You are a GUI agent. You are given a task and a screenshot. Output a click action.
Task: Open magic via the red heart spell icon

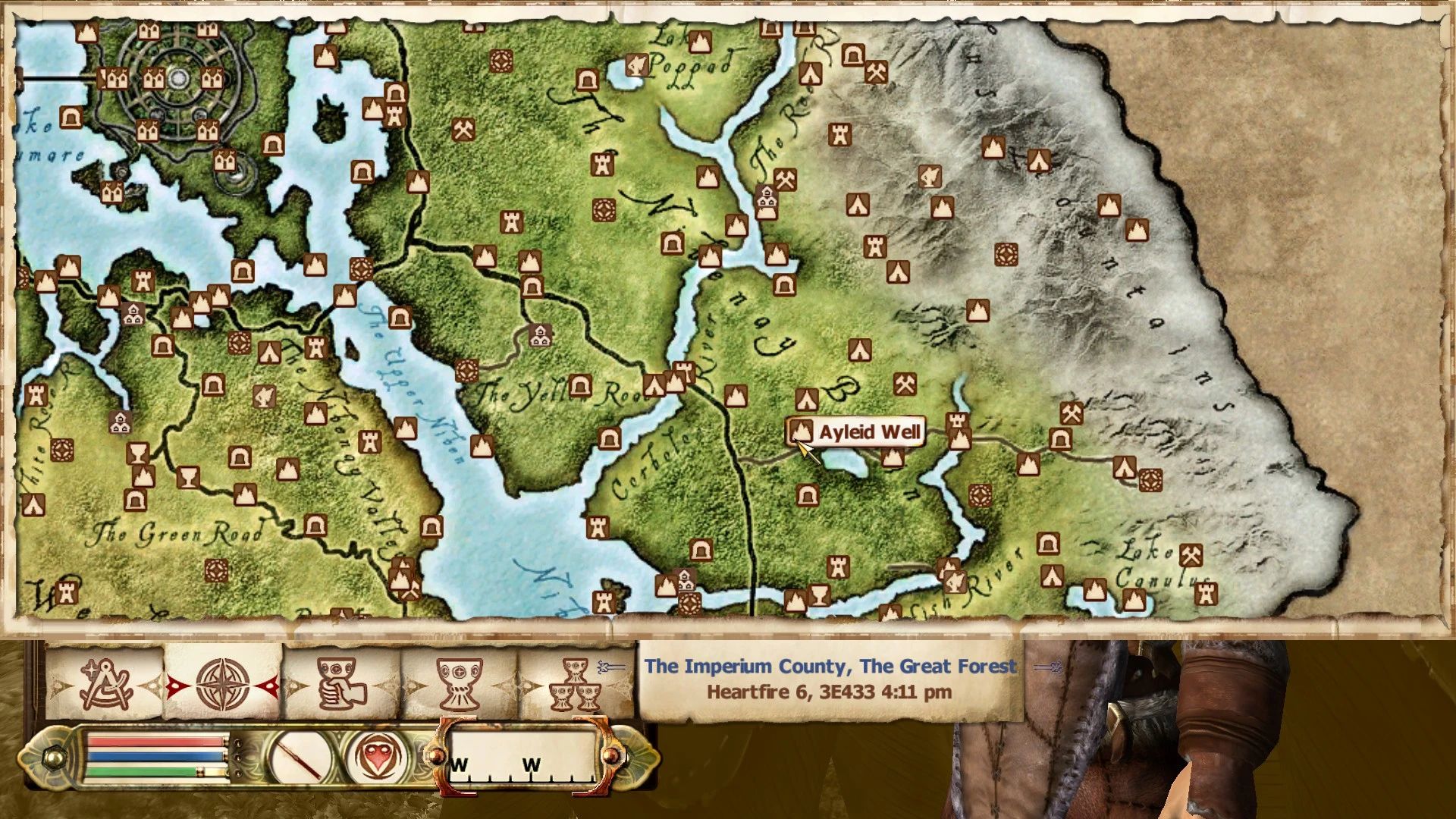[377, 757]
